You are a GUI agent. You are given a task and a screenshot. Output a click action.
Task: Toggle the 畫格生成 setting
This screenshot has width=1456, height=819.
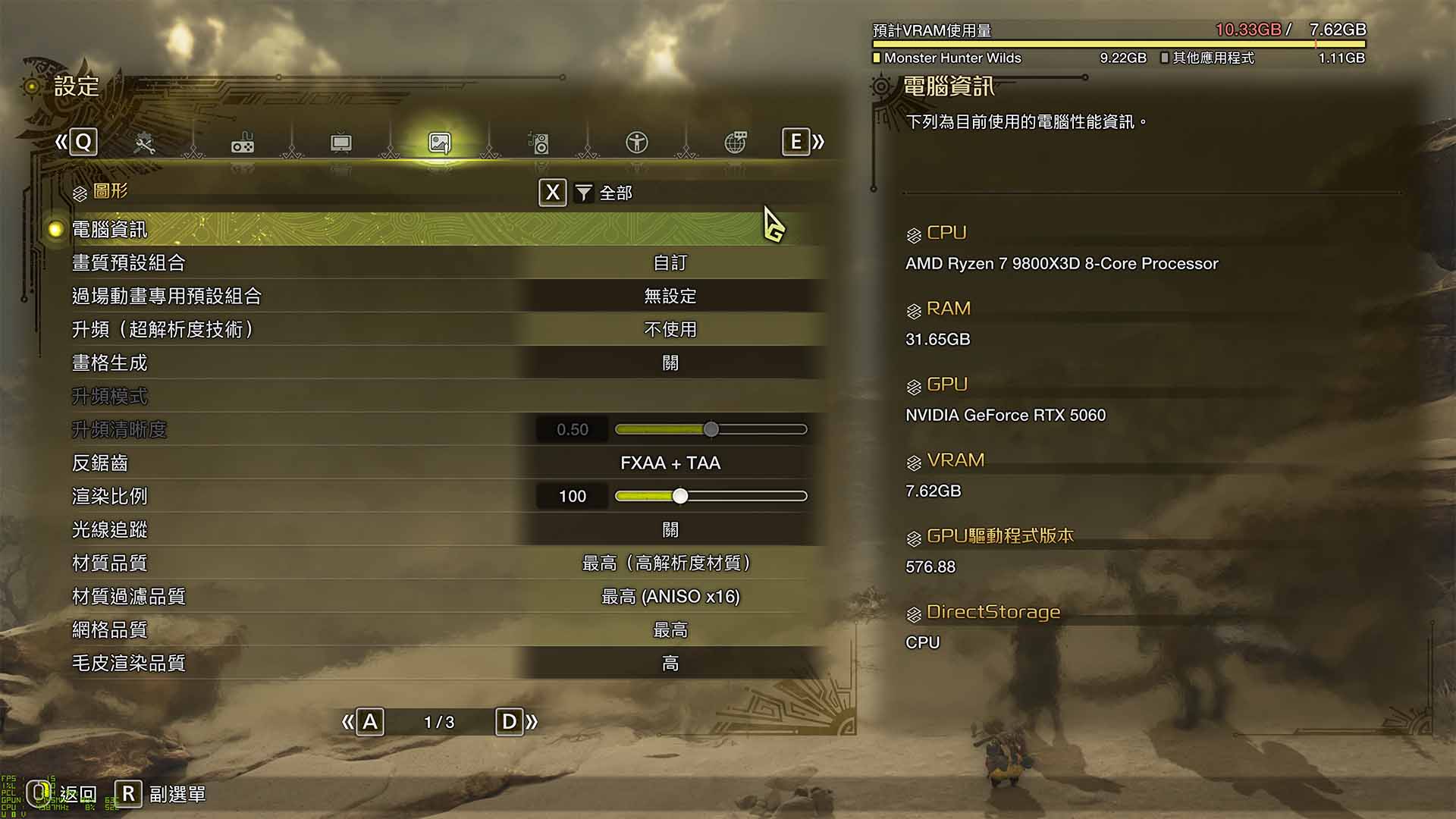tap(670, 363)
